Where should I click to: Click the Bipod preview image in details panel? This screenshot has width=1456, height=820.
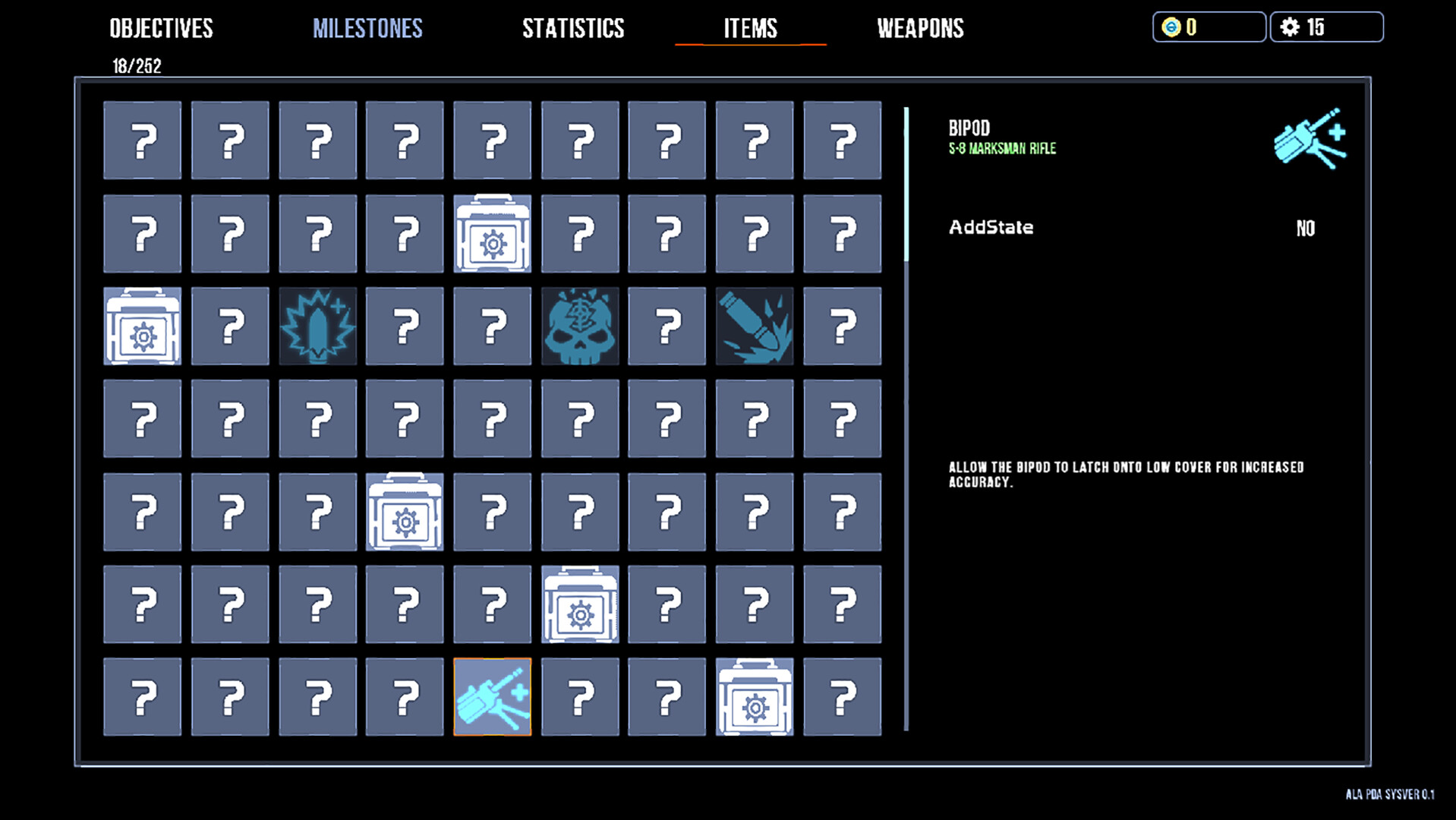tap(1309, 140)
